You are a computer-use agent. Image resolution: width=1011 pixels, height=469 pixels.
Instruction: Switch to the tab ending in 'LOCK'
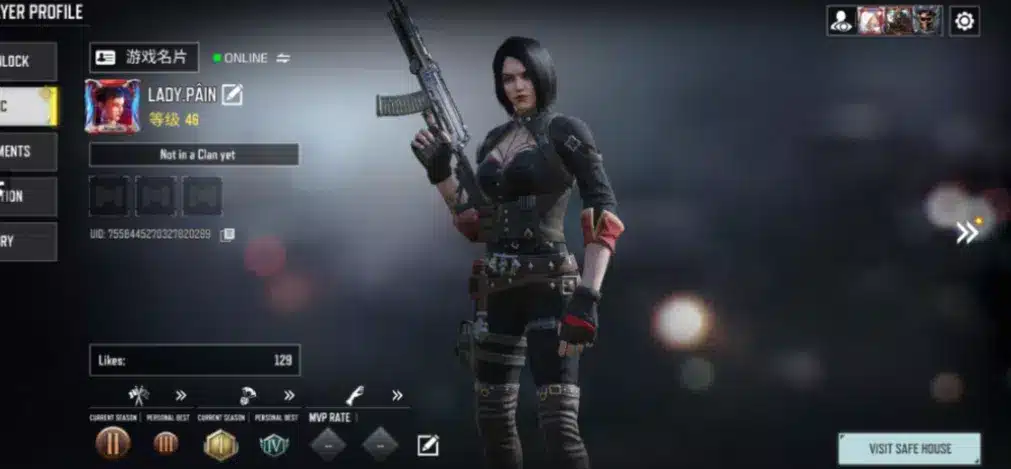tap(27, 61)
